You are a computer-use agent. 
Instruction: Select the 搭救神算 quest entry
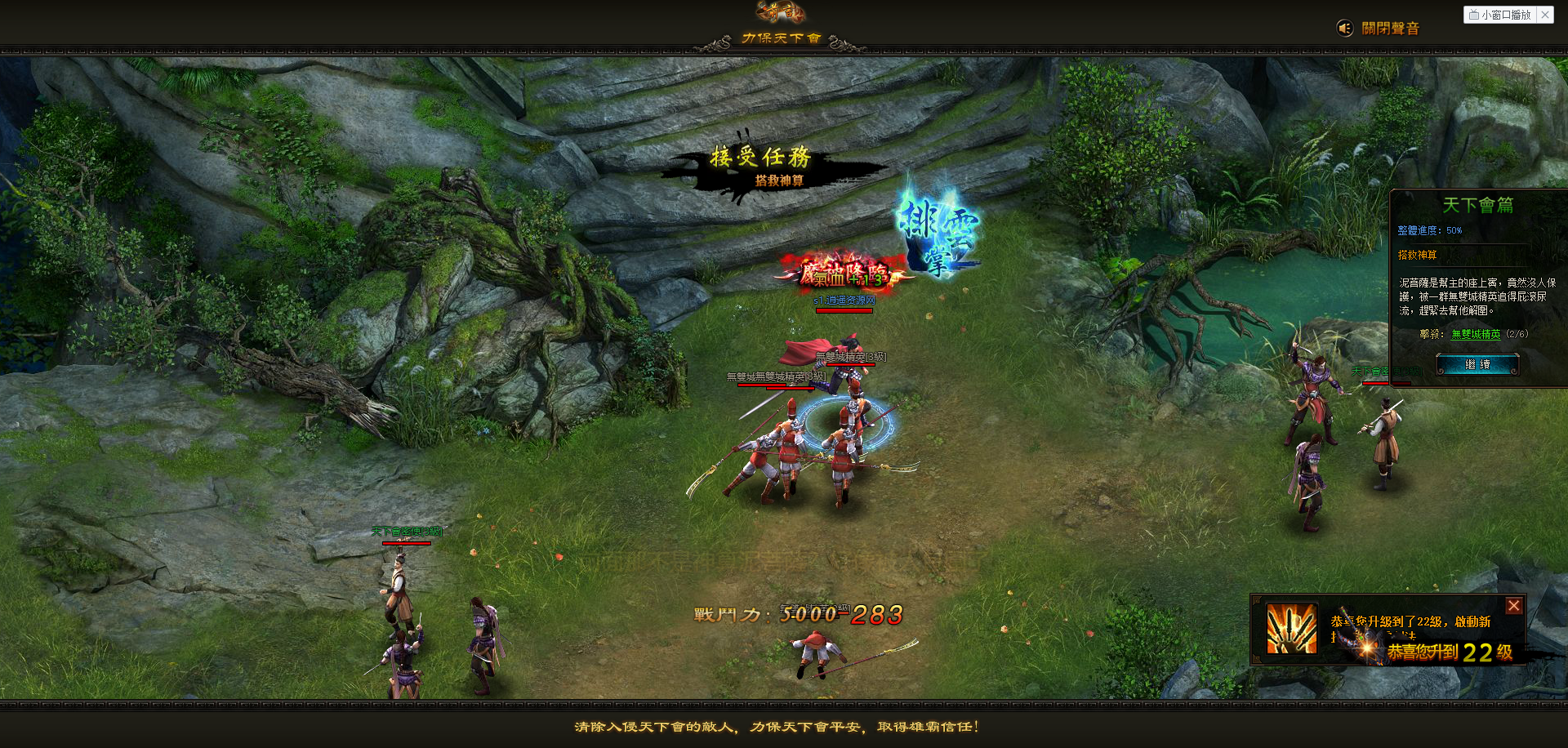coord(1415,255)
